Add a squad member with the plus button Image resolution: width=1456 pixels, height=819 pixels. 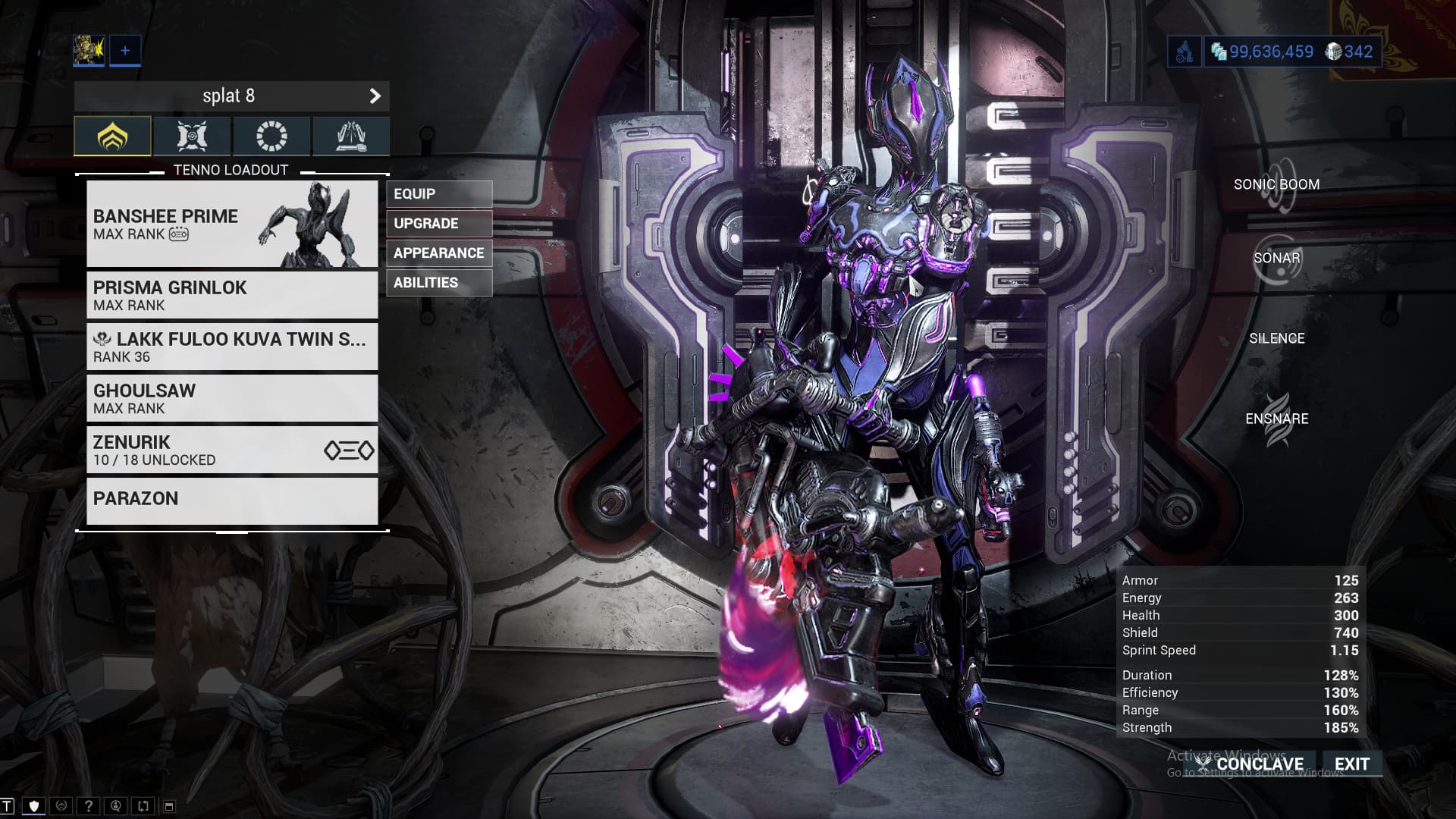[125, 51]
